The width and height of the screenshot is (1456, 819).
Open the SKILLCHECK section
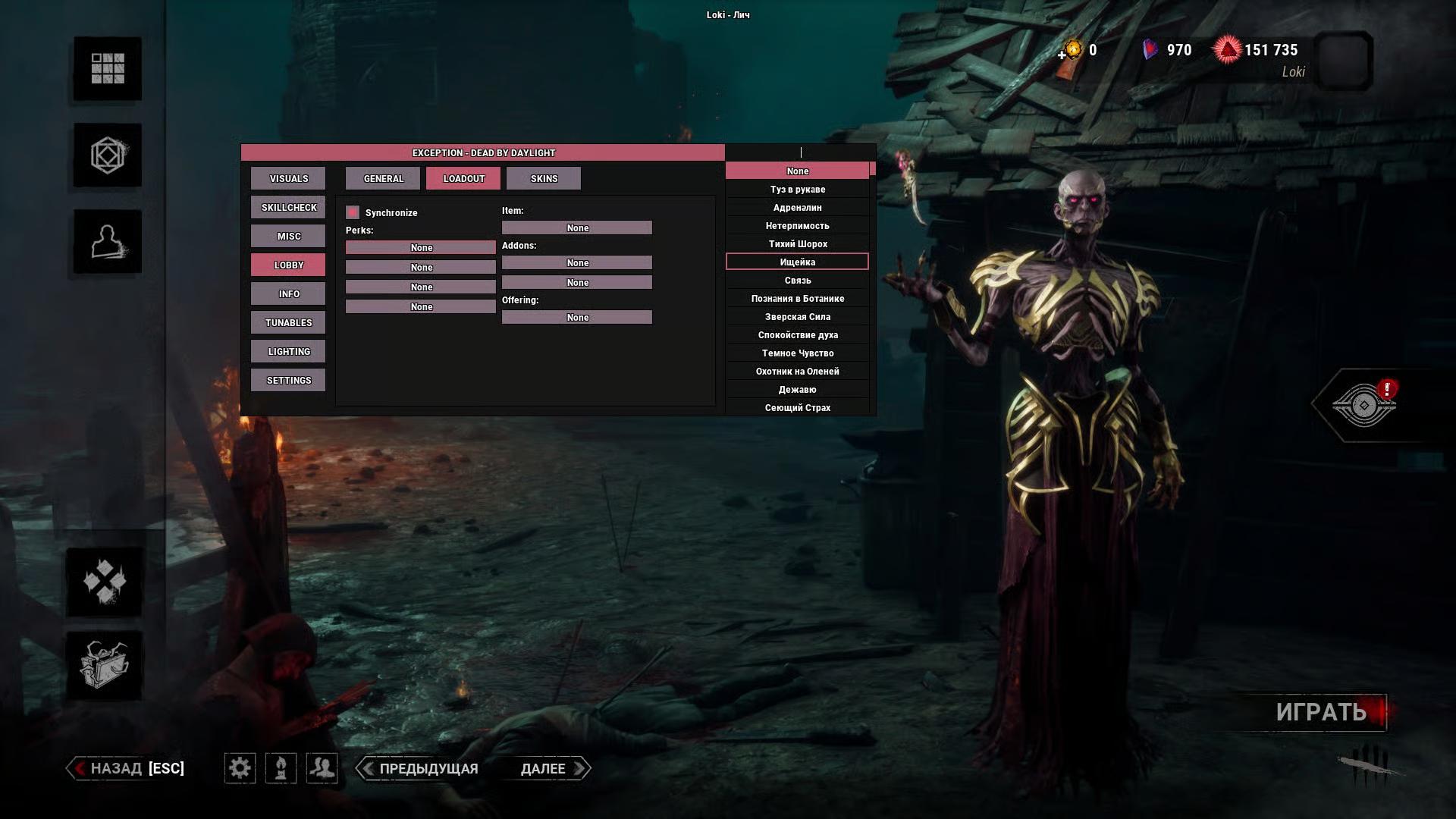pos(288,208)
